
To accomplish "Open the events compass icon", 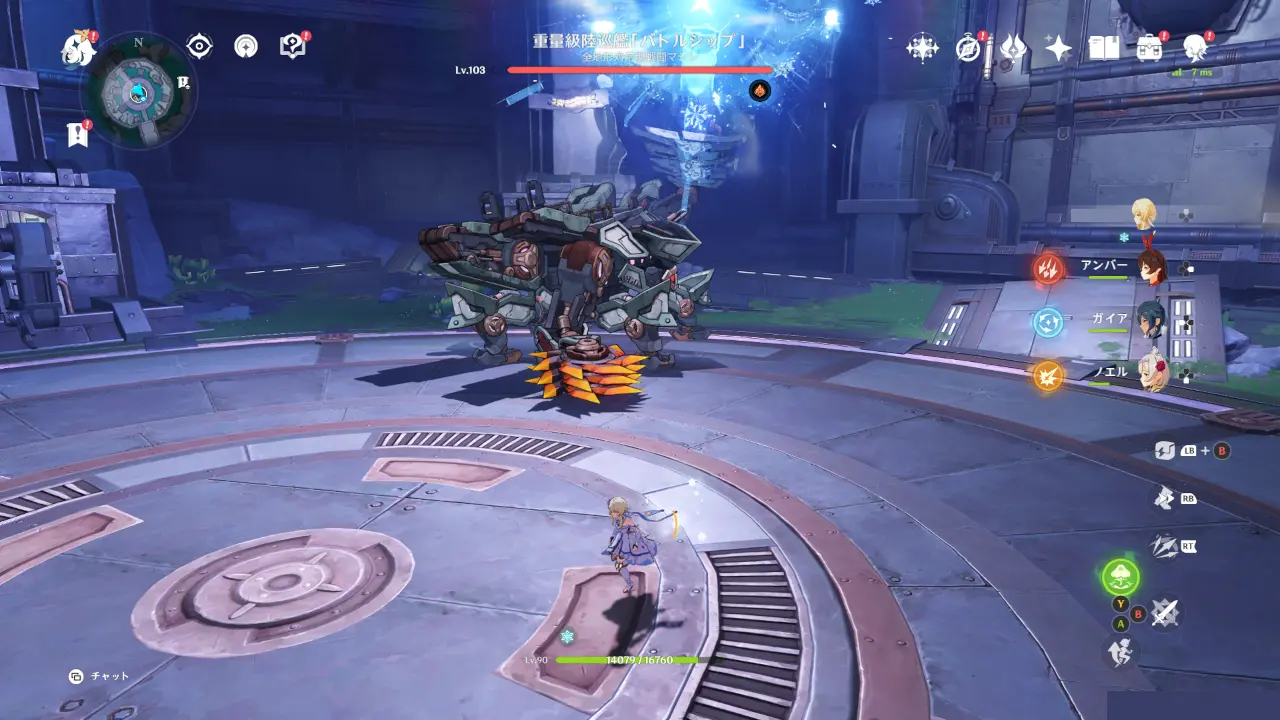I will 968,47.
